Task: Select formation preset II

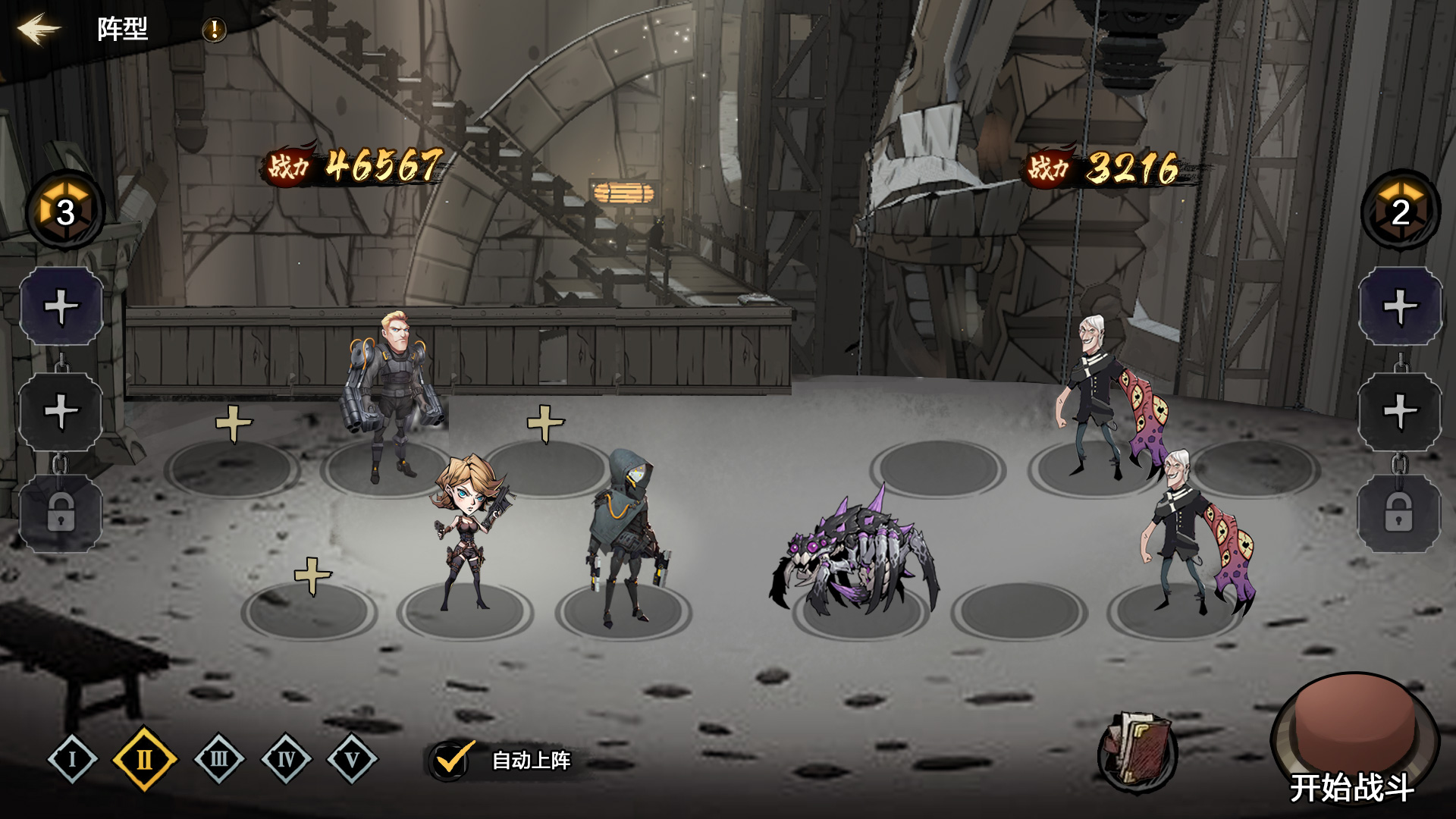Action: tap(144, 759)
